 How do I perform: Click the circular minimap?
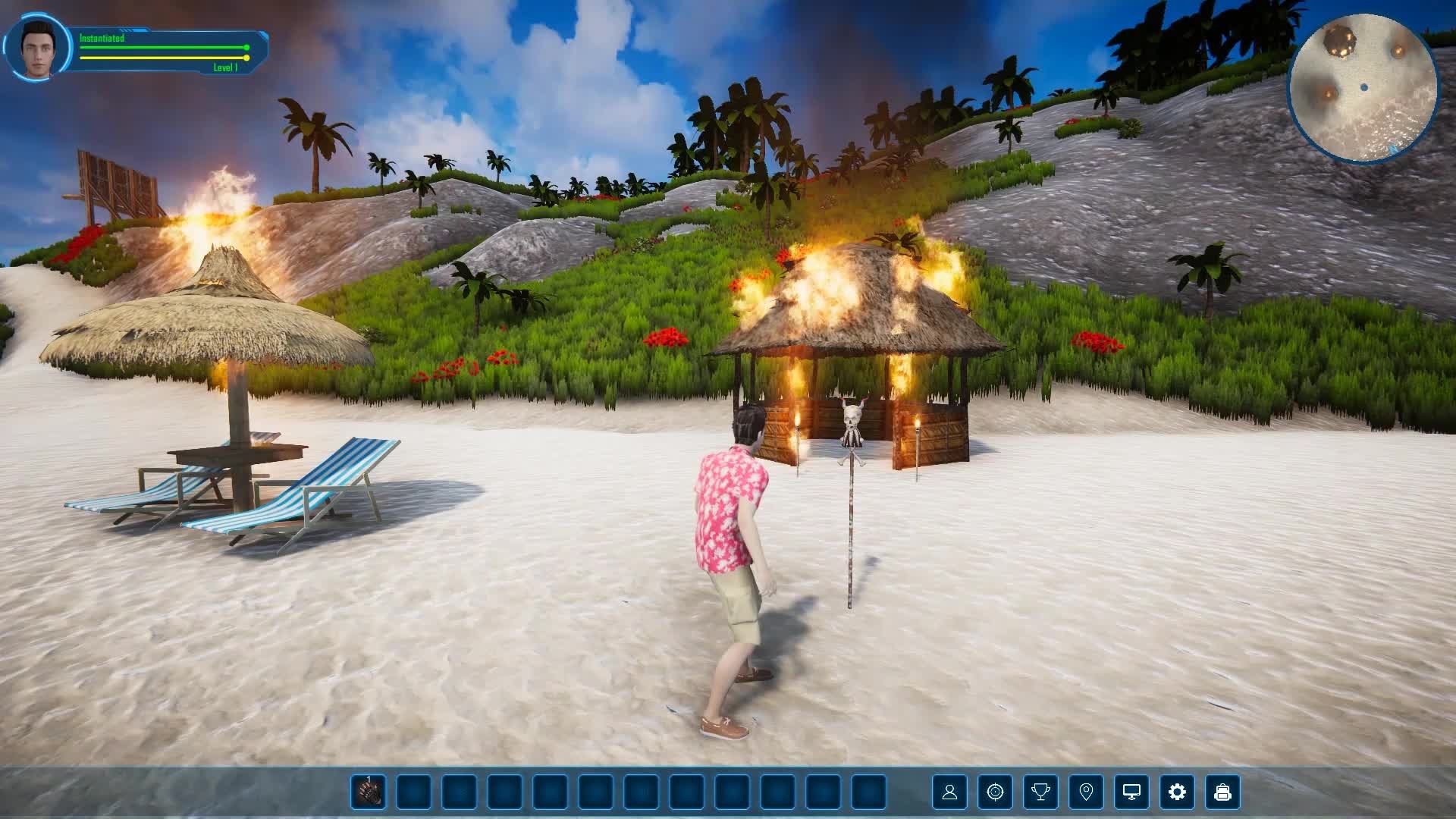tap(1363, 88)
